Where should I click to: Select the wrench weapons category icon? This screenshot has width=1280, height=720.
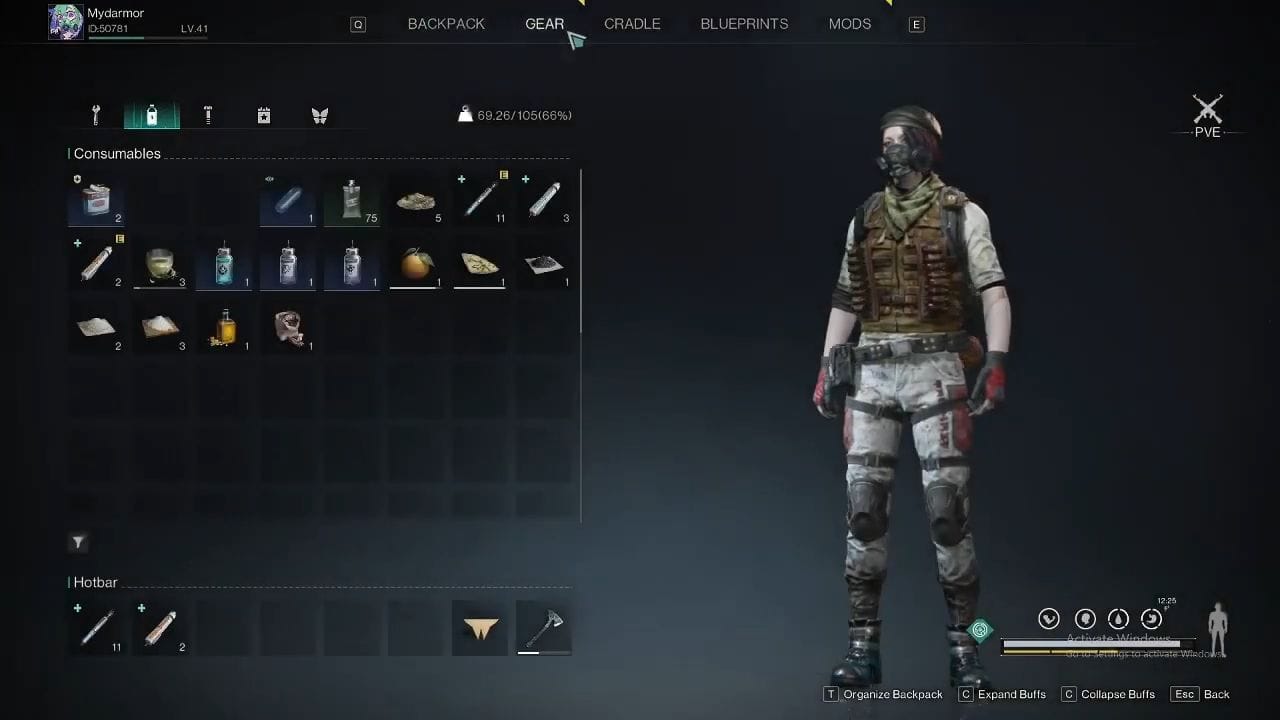point(95,115)
